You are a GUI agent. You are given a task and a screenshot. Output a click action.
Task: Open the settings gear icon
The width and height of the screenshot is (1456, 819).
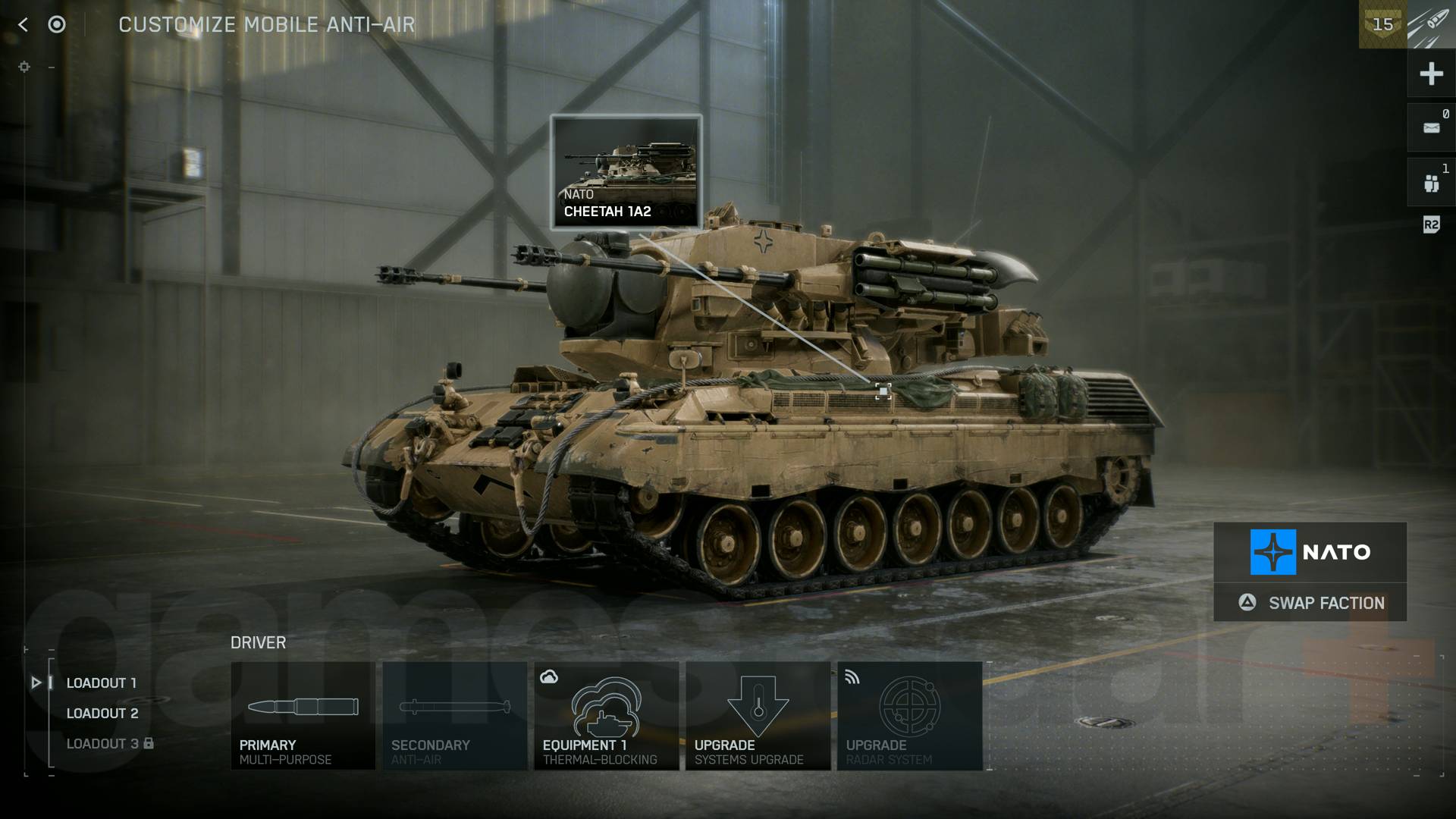point(25,67)
